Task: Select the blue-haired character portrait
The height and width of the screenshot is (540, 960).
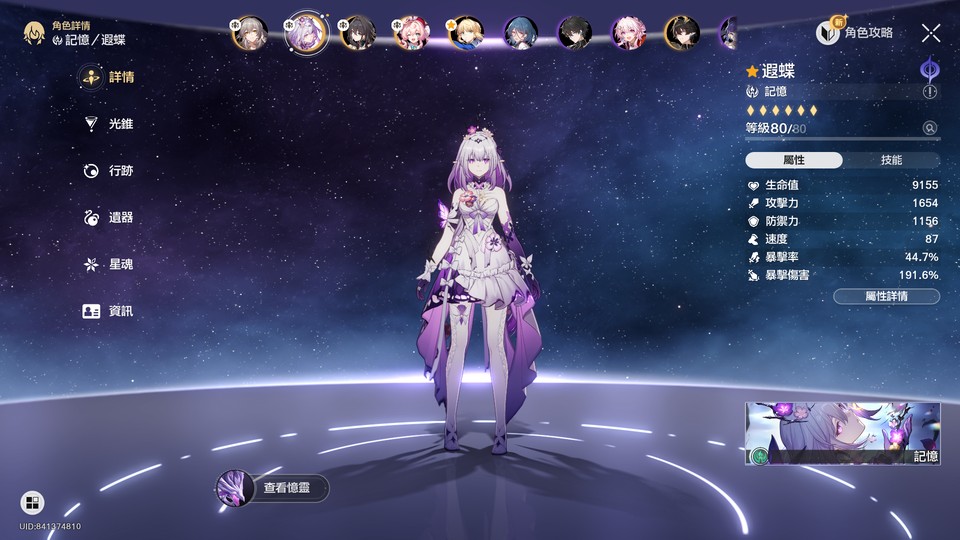Action: pyautogui.click(x=520, y=34)
